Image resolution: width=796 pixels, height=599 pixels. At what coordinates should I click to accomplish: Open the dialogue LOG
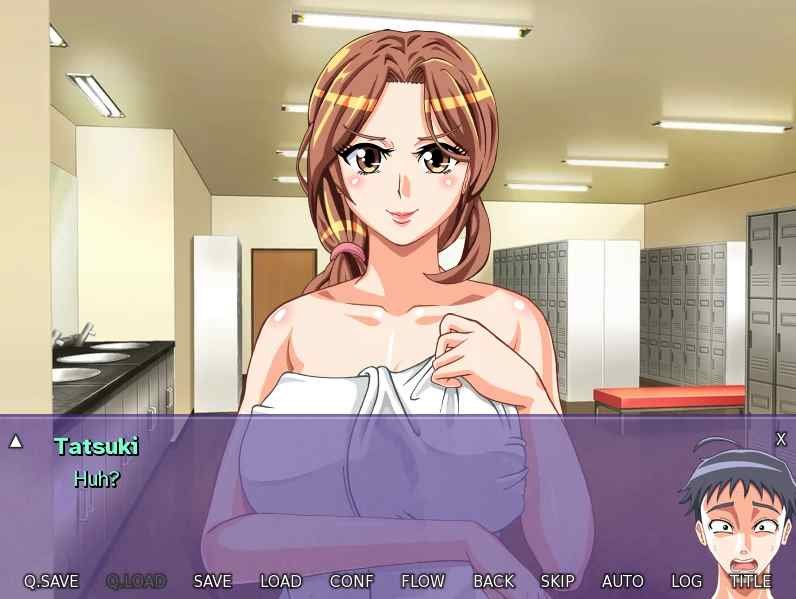(686, 581)
